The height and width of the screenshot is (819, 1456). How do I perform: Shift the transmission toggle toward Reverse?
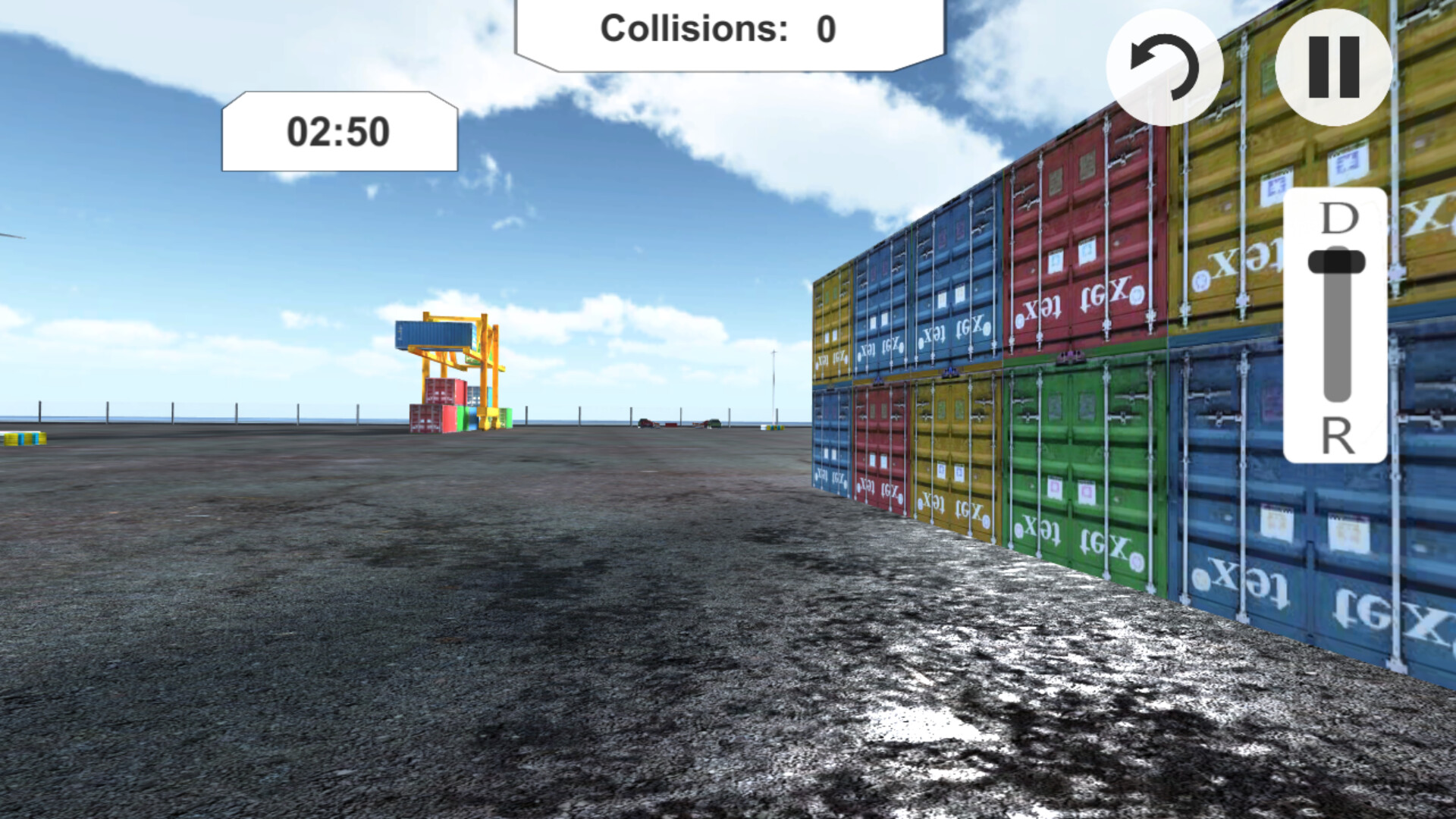[1337, 394]
